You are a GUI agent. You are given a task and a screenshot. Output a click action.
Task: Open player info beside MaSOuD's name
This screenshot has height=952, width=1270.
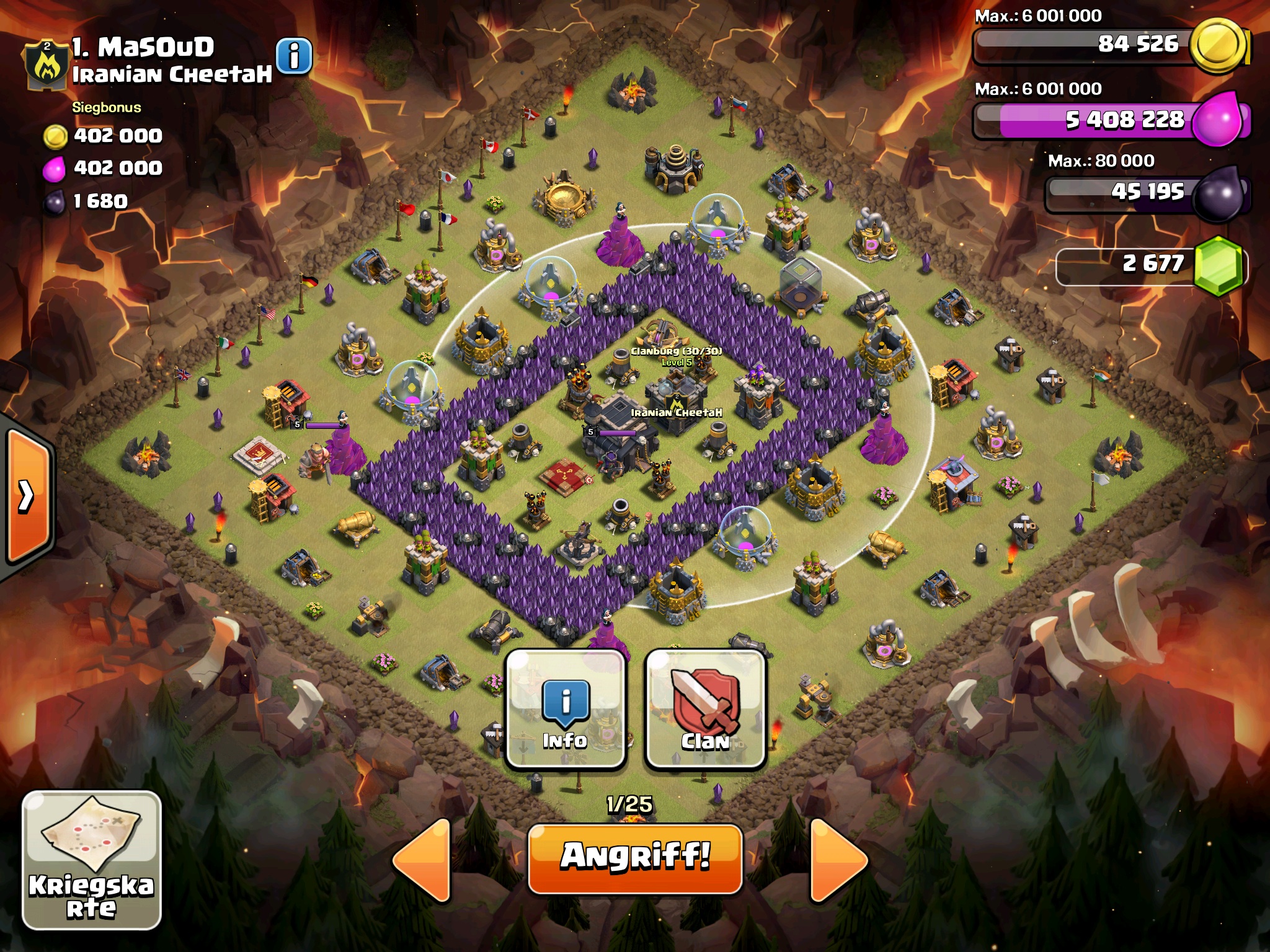click(294, 56)
